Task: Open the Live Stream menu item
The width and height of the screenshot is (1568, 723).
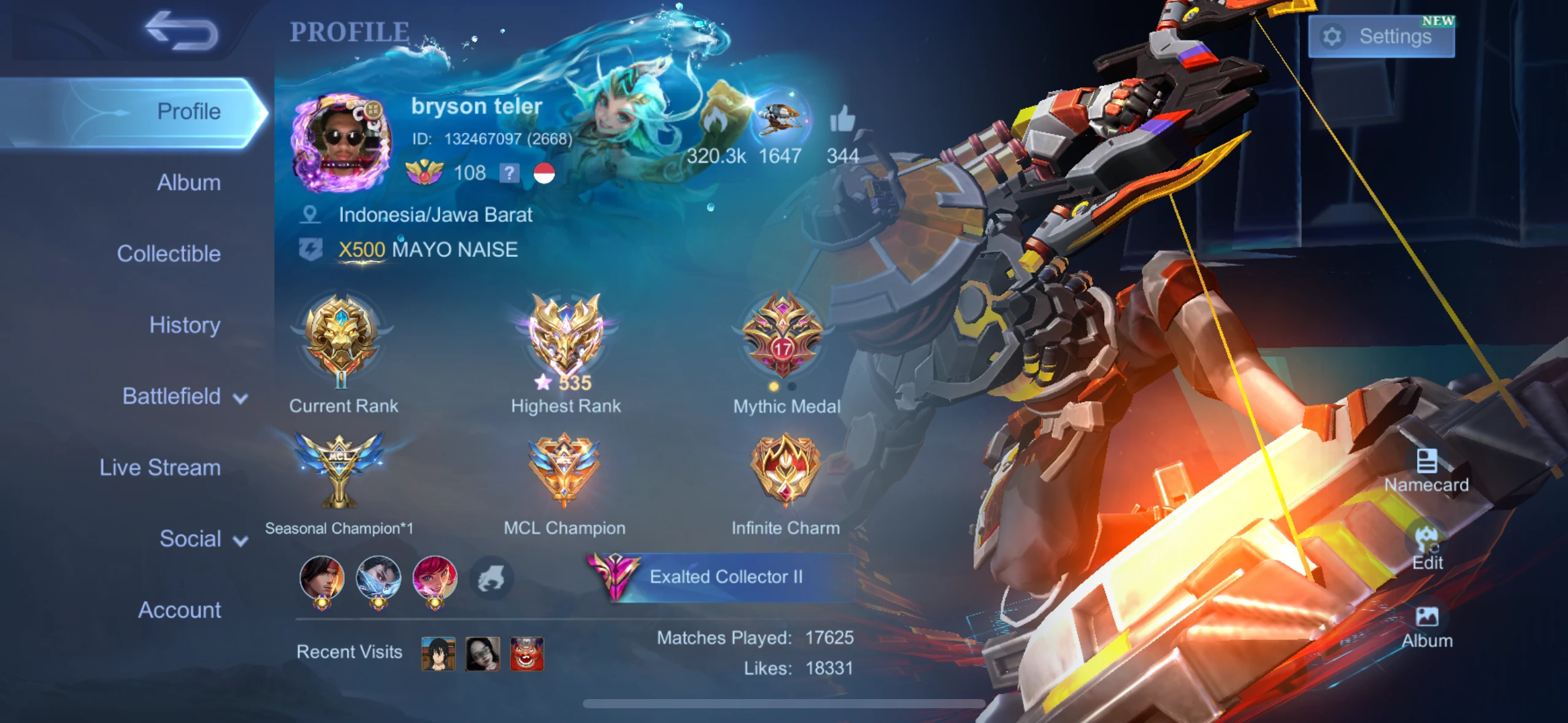Action: click(x=161, y=467)
